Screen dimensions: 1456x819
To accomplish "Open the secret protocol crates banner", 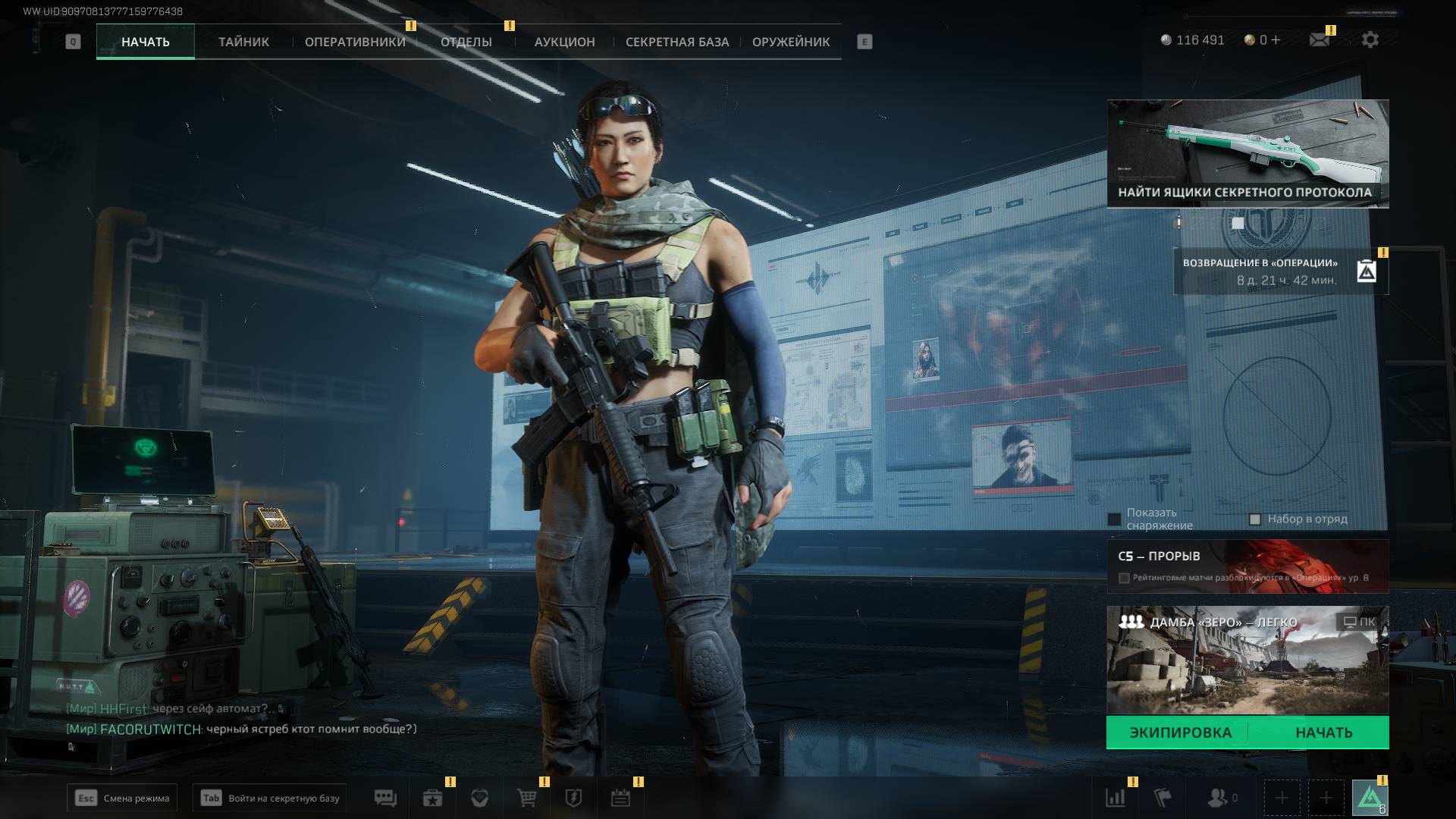I will pyautogui.click(x=1247, y=154).
